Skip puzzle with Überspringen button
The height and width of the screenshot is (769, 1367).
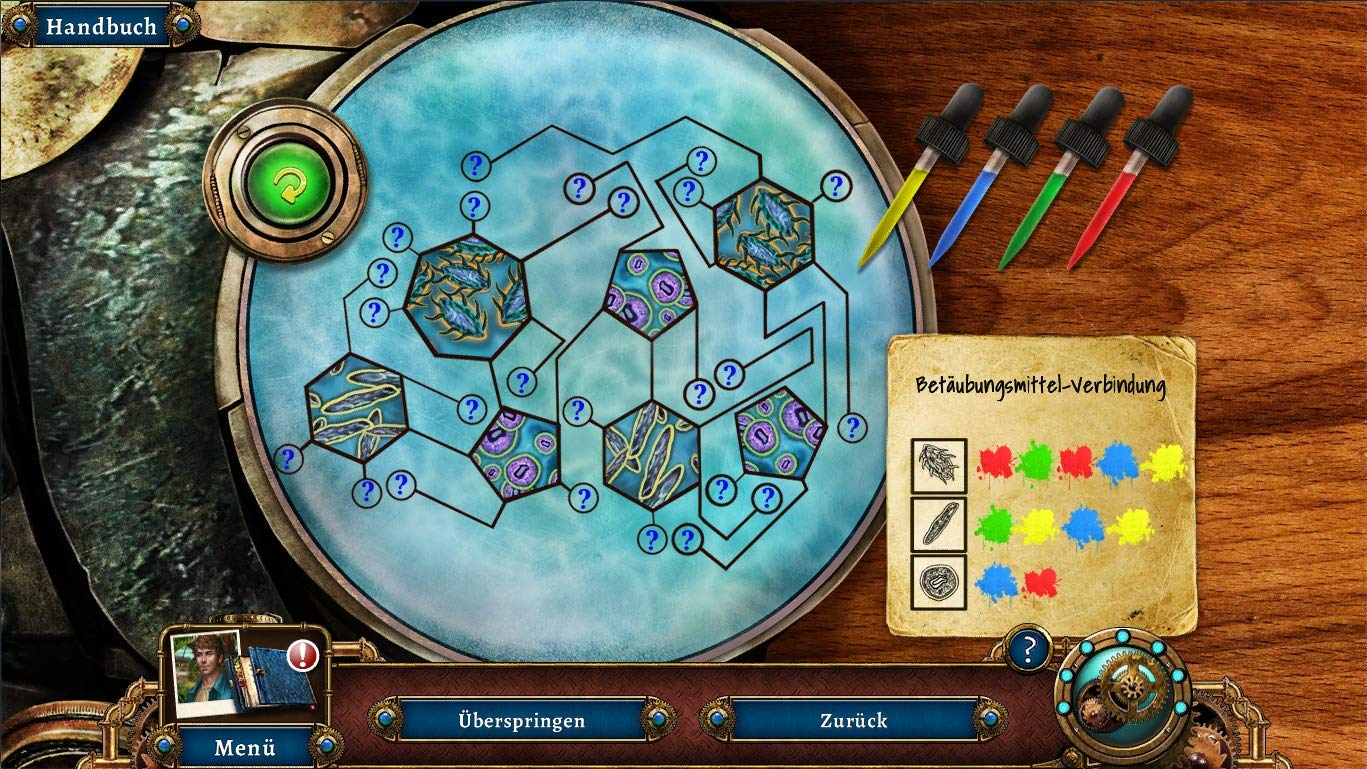tap(521, 720)
